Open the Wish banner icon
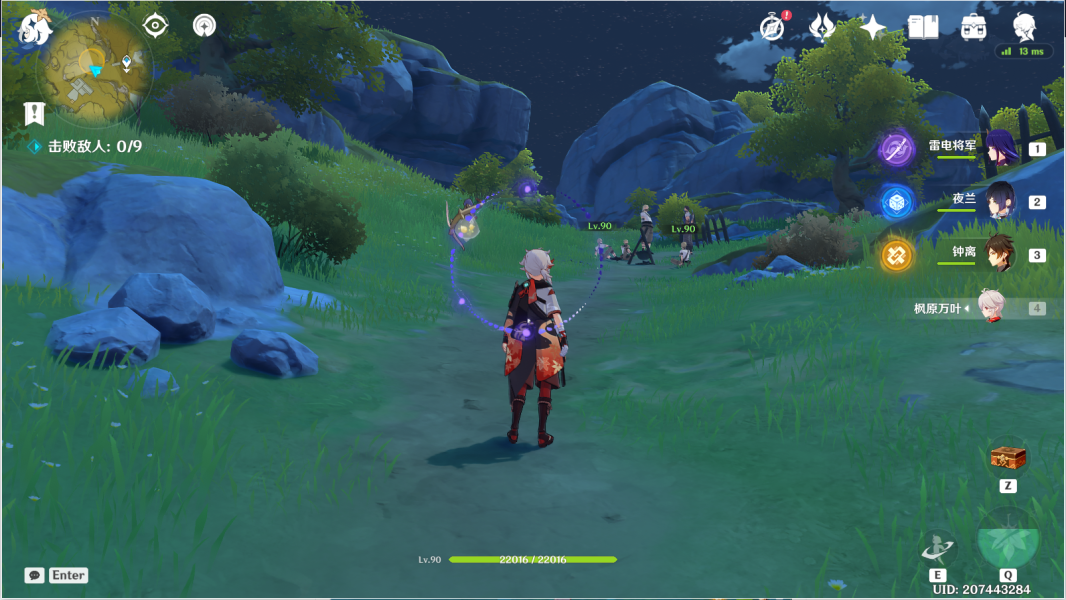 (822, 27)
